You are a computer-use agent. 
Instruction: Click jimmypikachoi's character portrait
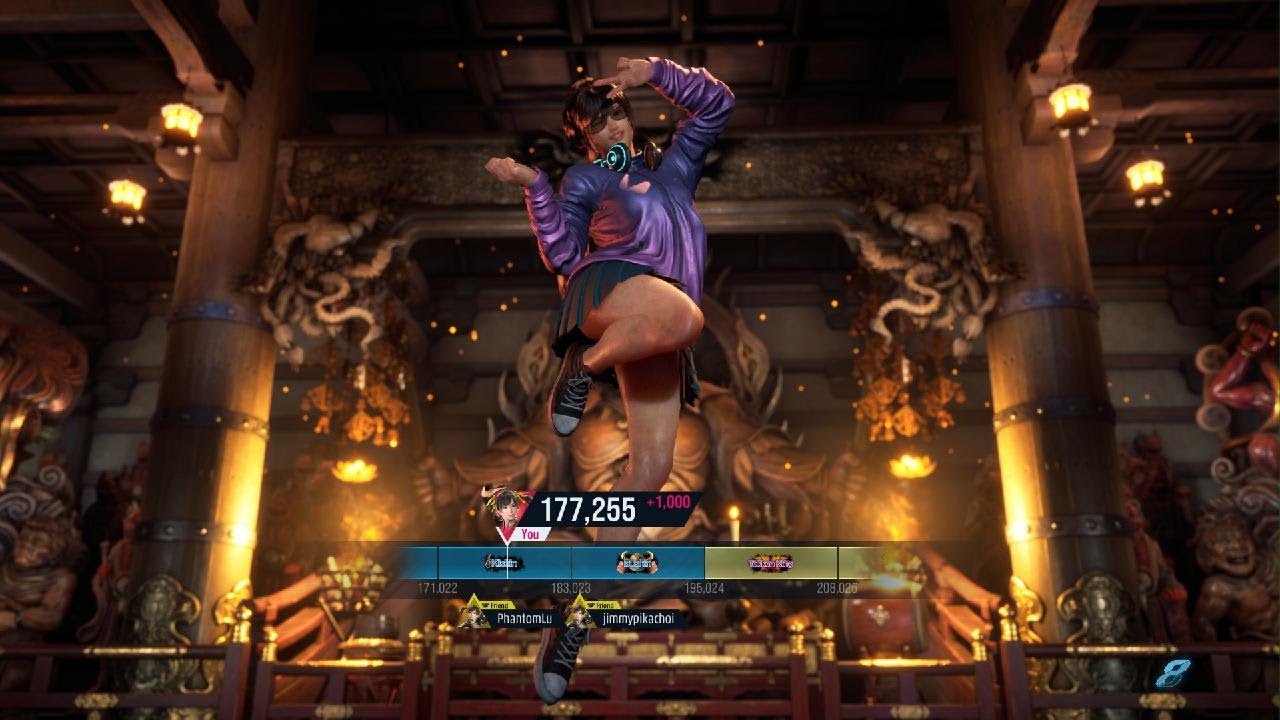point(577,617)
